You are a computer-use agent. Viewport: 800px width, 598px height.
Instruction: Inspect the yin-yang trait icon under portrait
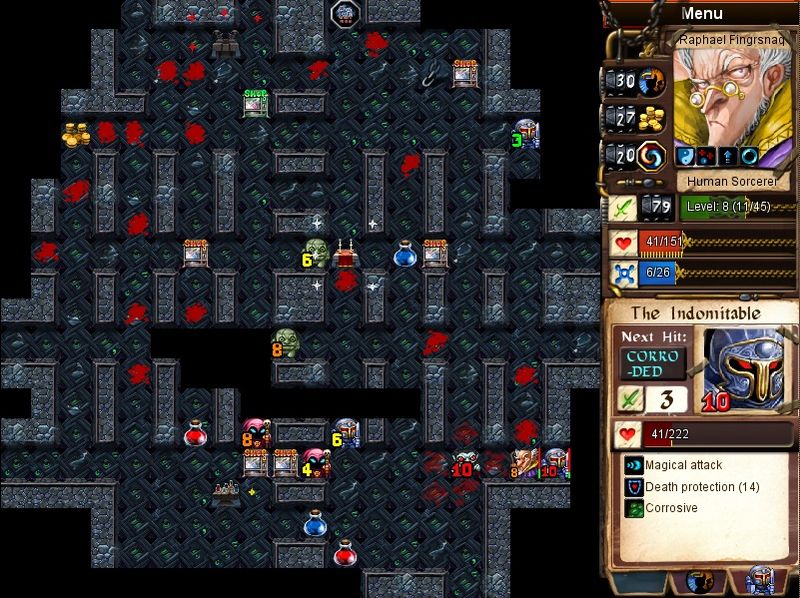tap(686, 156)
